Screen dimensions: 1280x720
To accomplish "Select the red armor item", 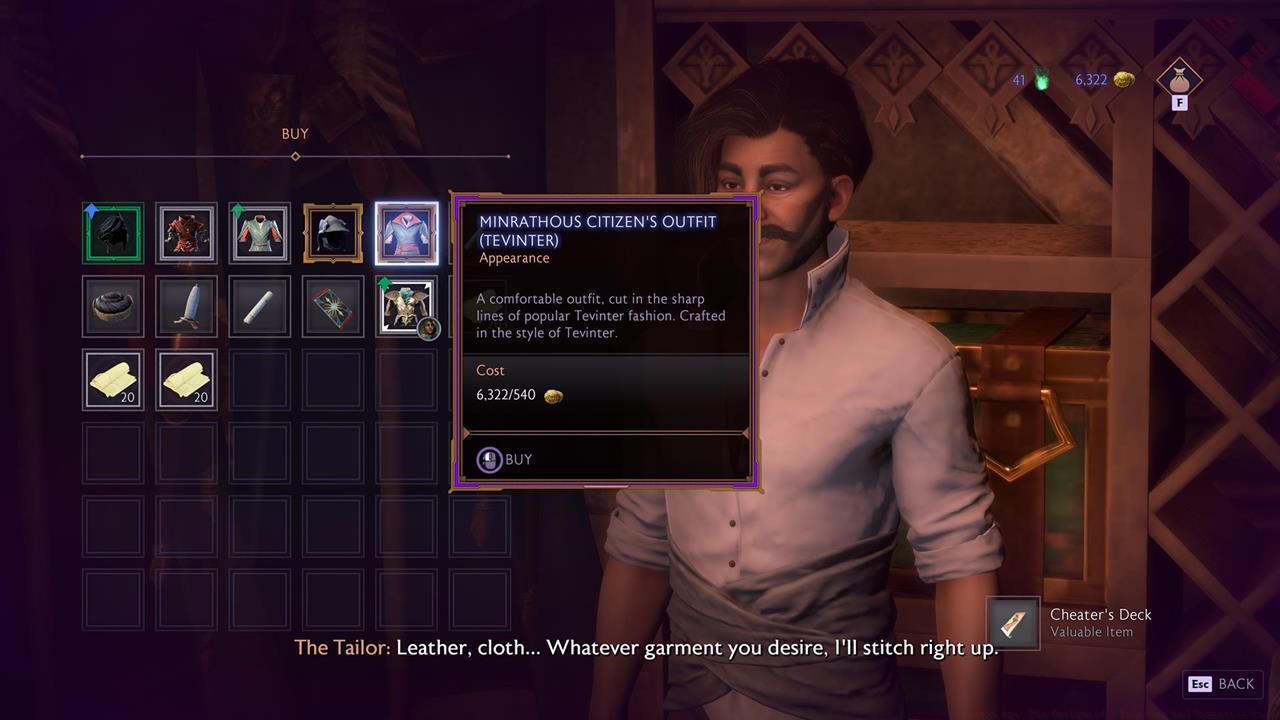I will [x=186, y=232].
